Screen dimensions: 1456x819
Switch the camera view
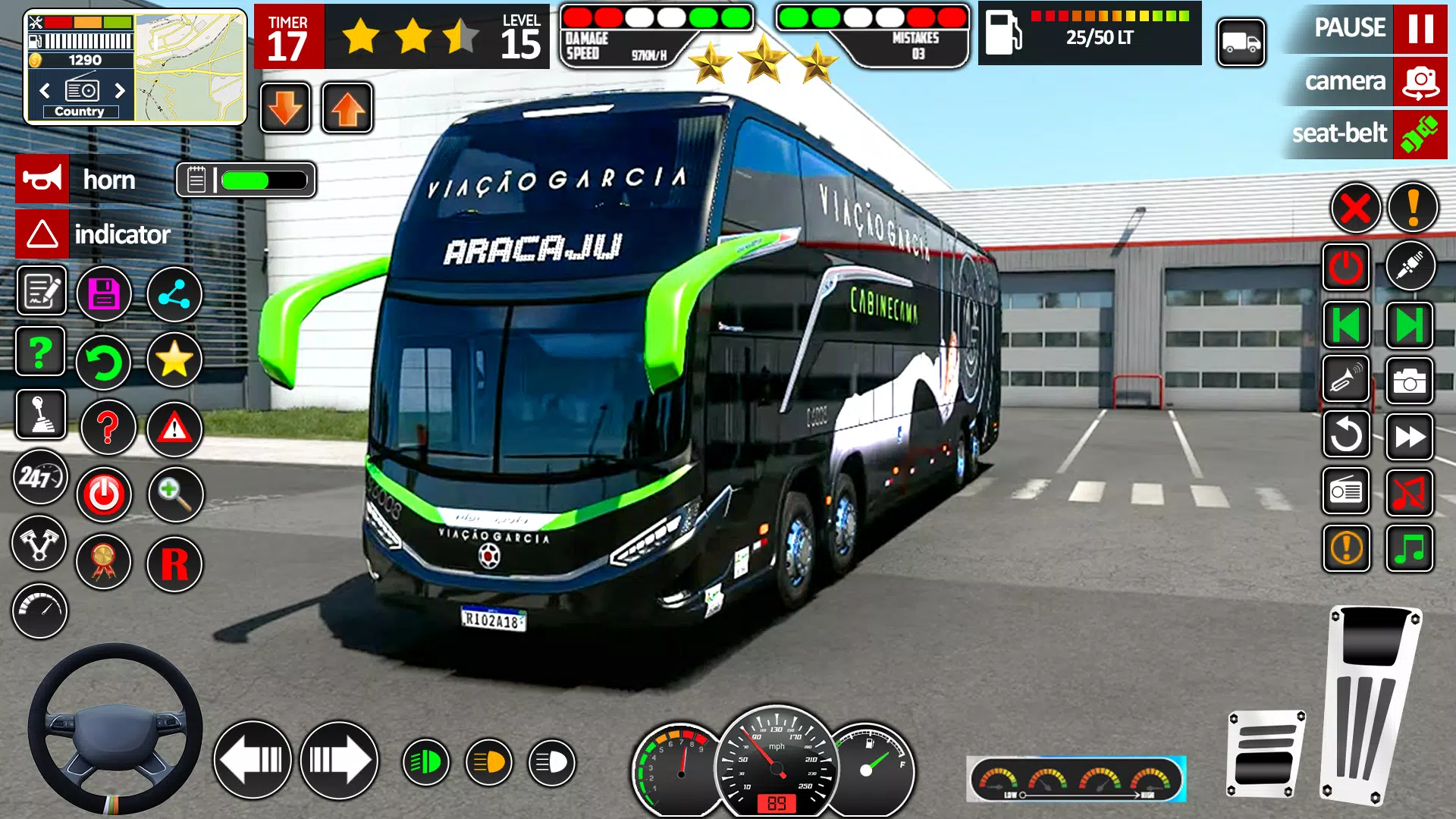[x=1420, y=82]
